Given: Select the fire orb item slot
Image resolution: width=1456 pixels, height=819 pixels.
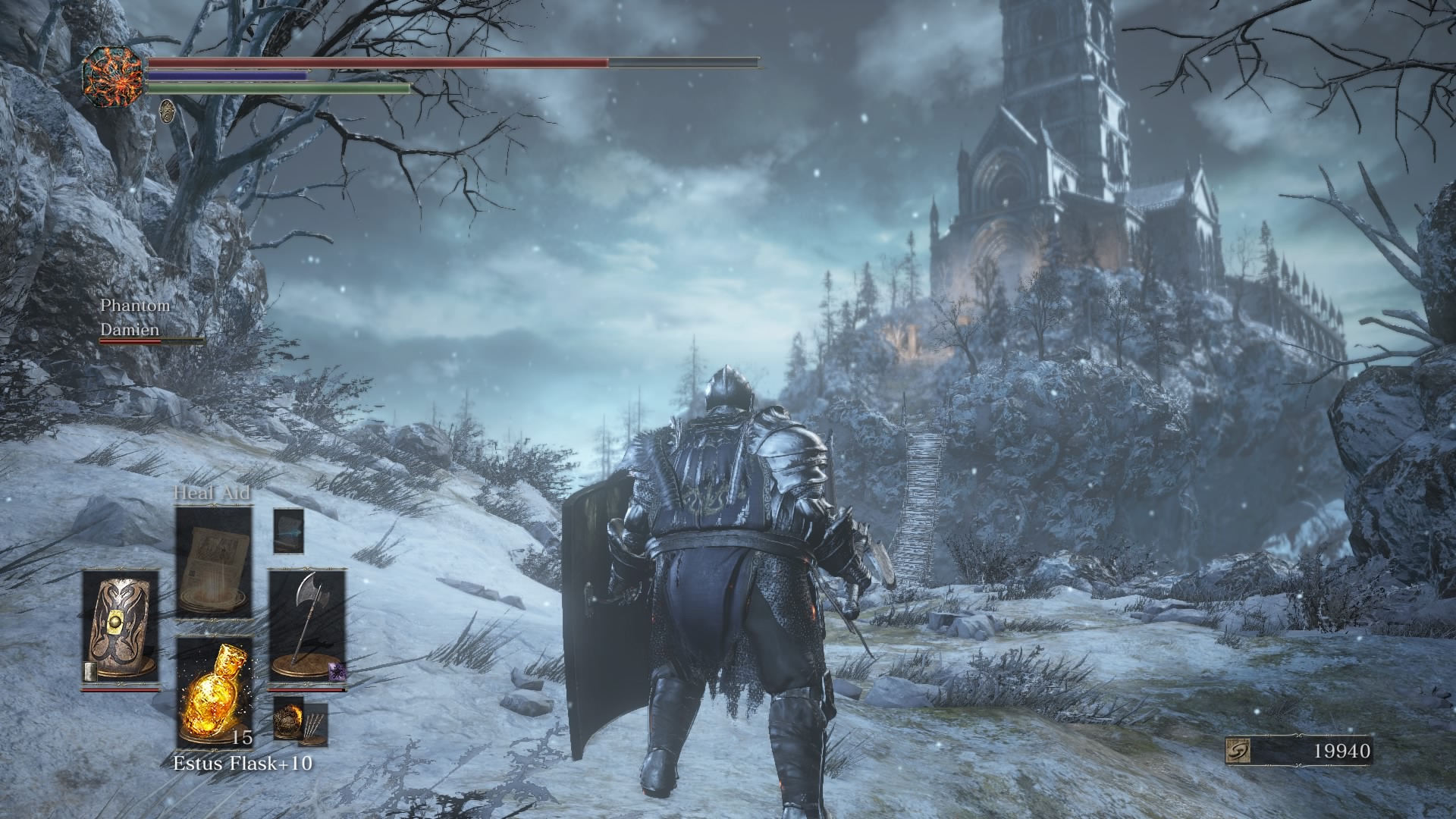Looking at the screenshot, I should [x=289, y=718].
